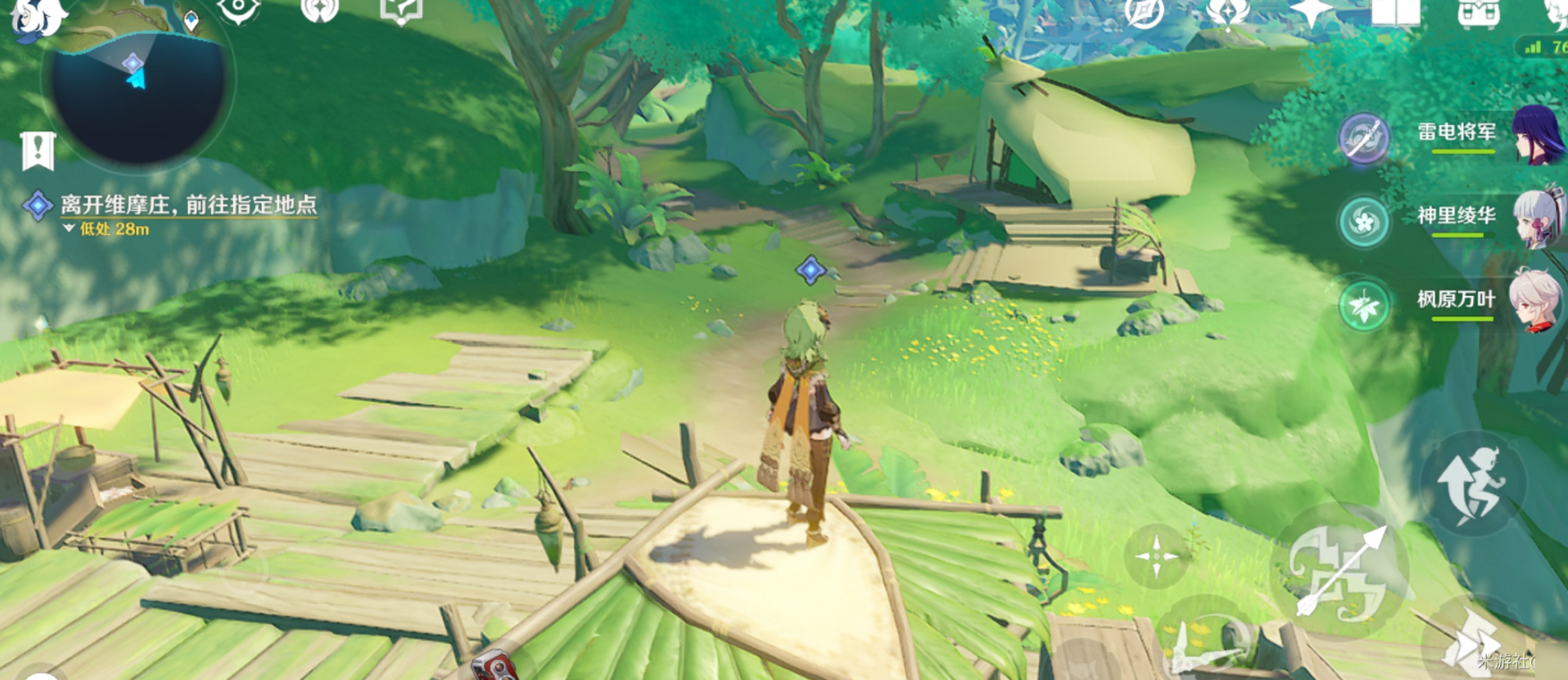
Task: Open the Paimon main menu
Action: tap(36, 16)
